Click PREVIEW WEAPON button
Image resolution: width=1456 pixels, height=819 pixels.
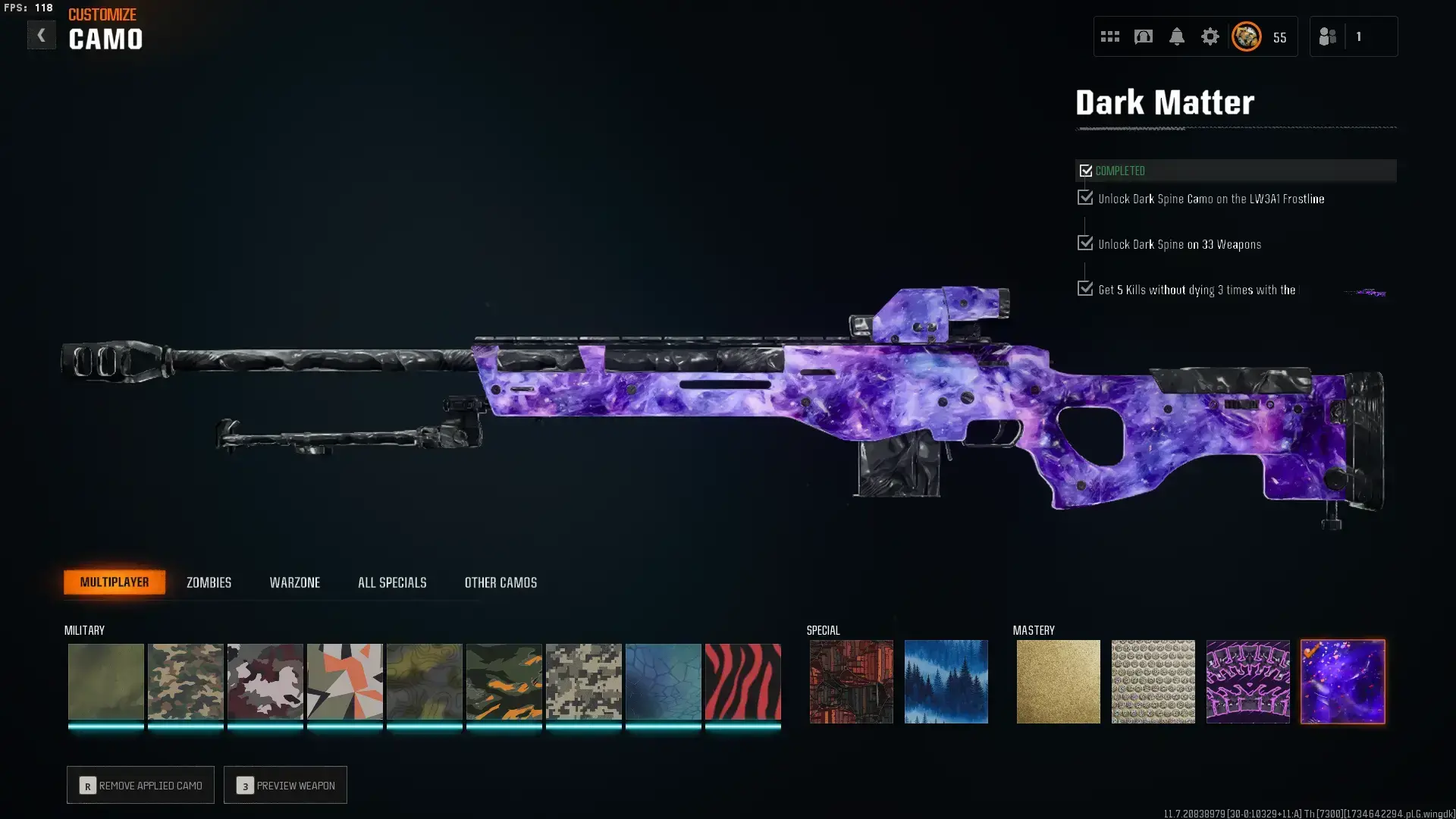[285, 785]
